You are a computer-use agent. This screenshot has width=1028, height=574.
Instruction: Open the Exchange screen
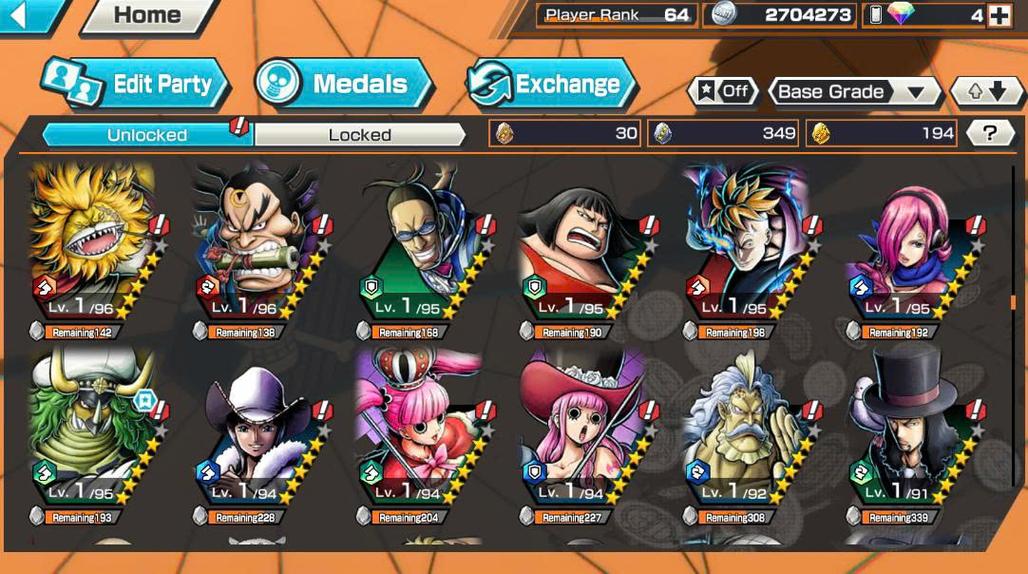coord(551,84)
